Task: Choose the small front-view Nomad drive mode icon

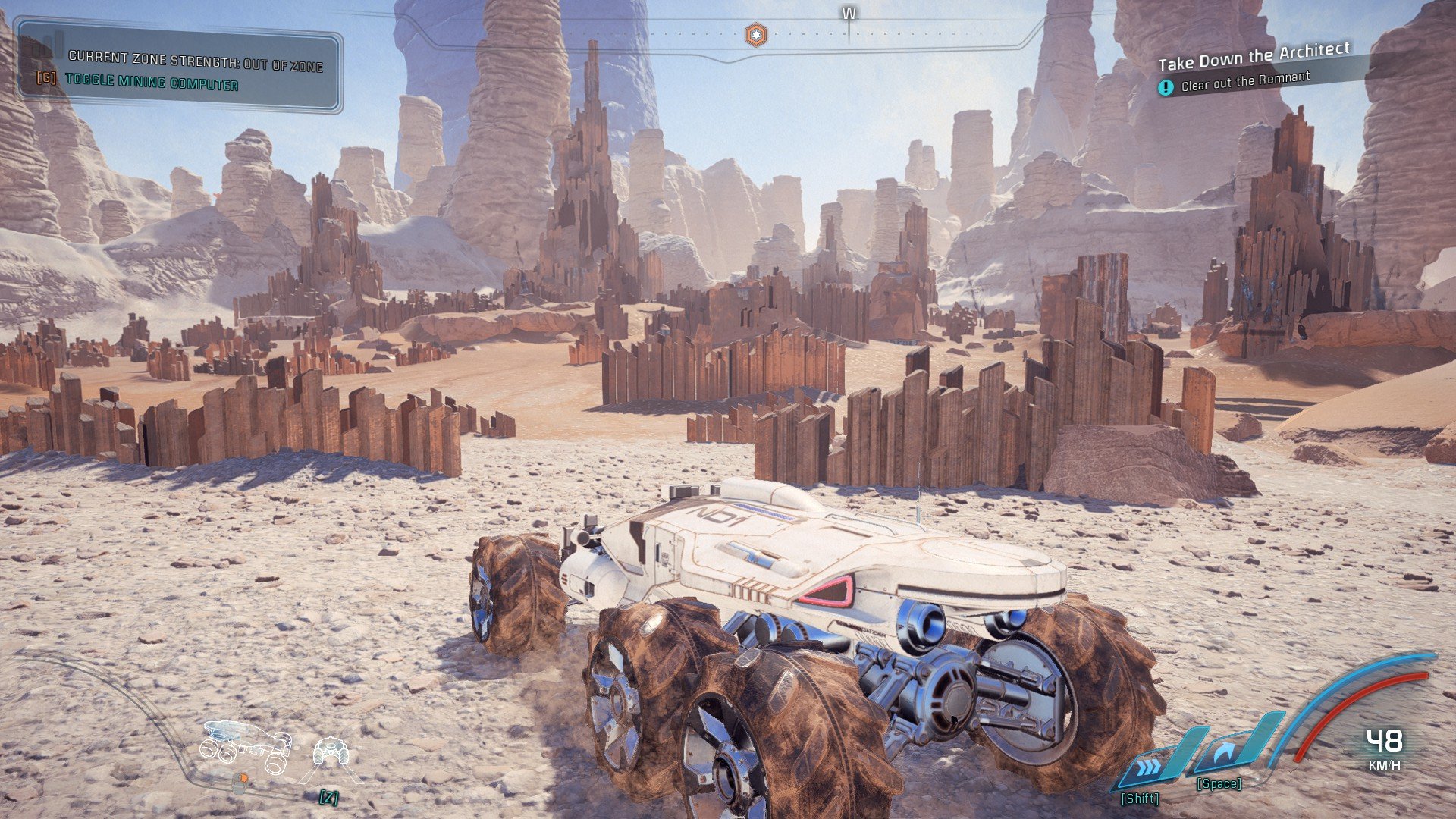Action: click(331, 752)
